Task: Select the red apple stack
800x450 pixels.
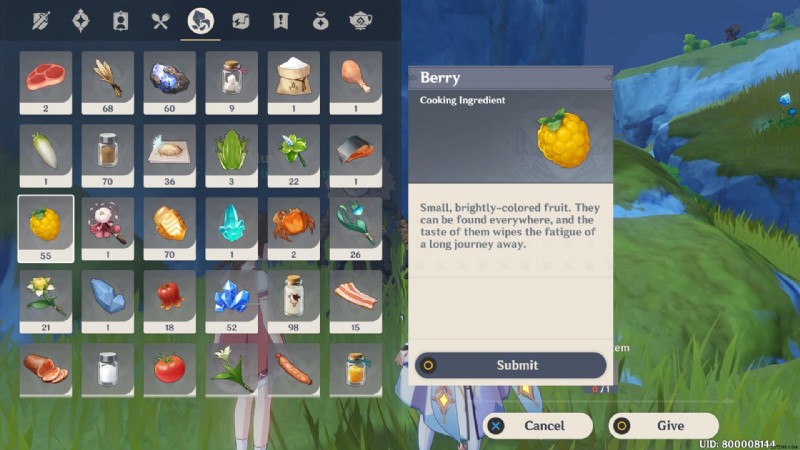Action: click(x=170, y=295)
